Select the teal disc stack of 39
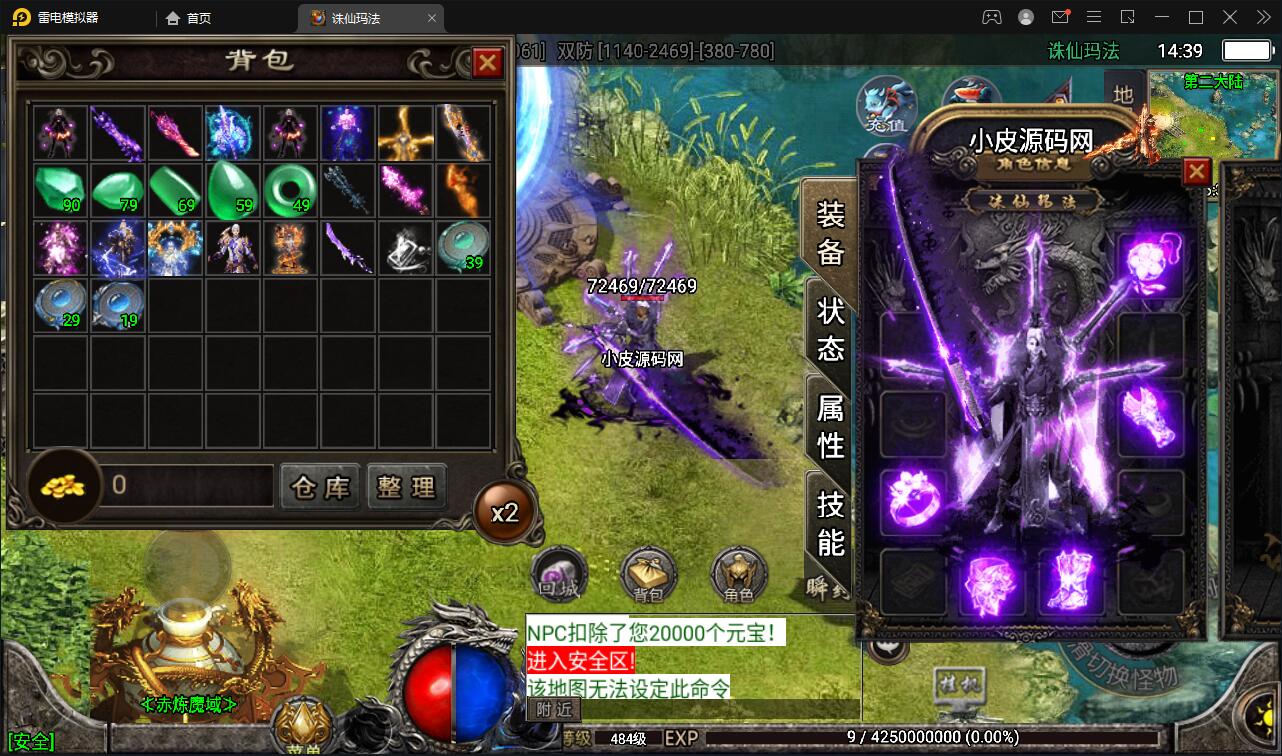 pyautogui.click(x=463, y=247)
